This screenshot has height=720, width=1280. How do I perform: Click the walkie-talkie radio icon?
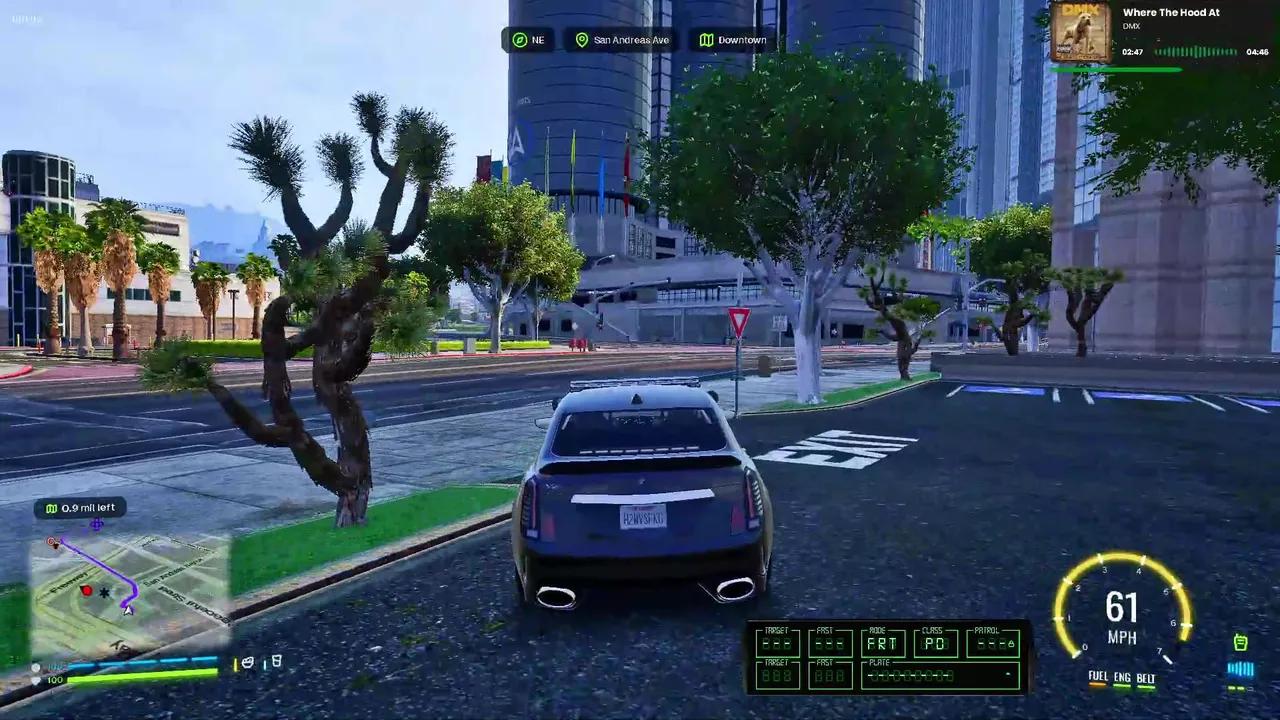click(1240, 643)
